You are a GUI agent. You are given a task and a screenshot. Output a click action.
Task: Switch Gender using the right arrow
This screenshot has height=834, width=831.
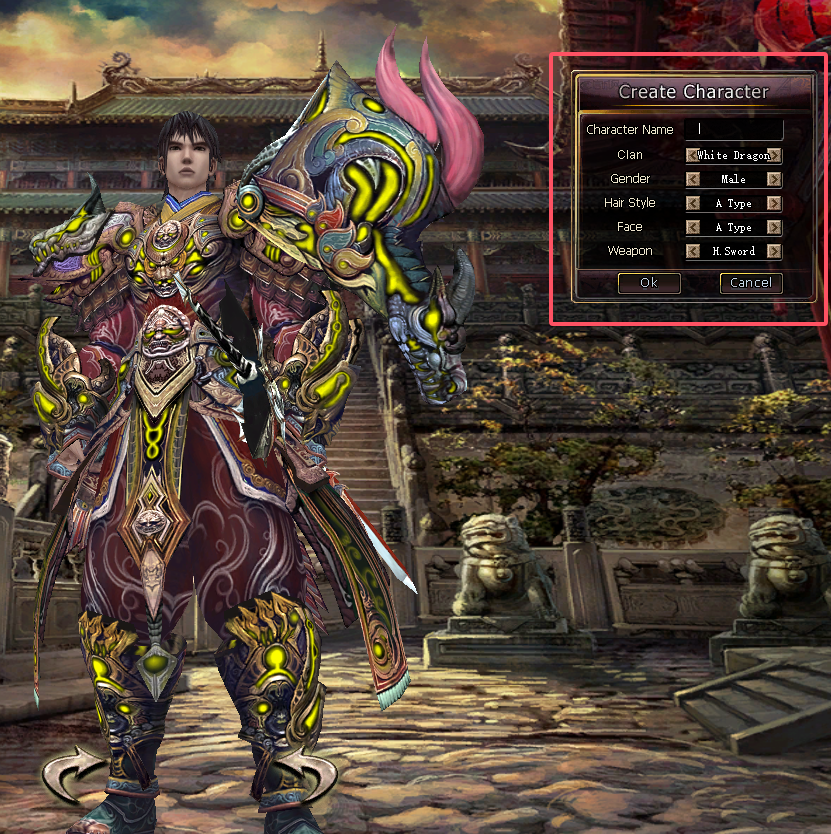(x=774, y=179)
